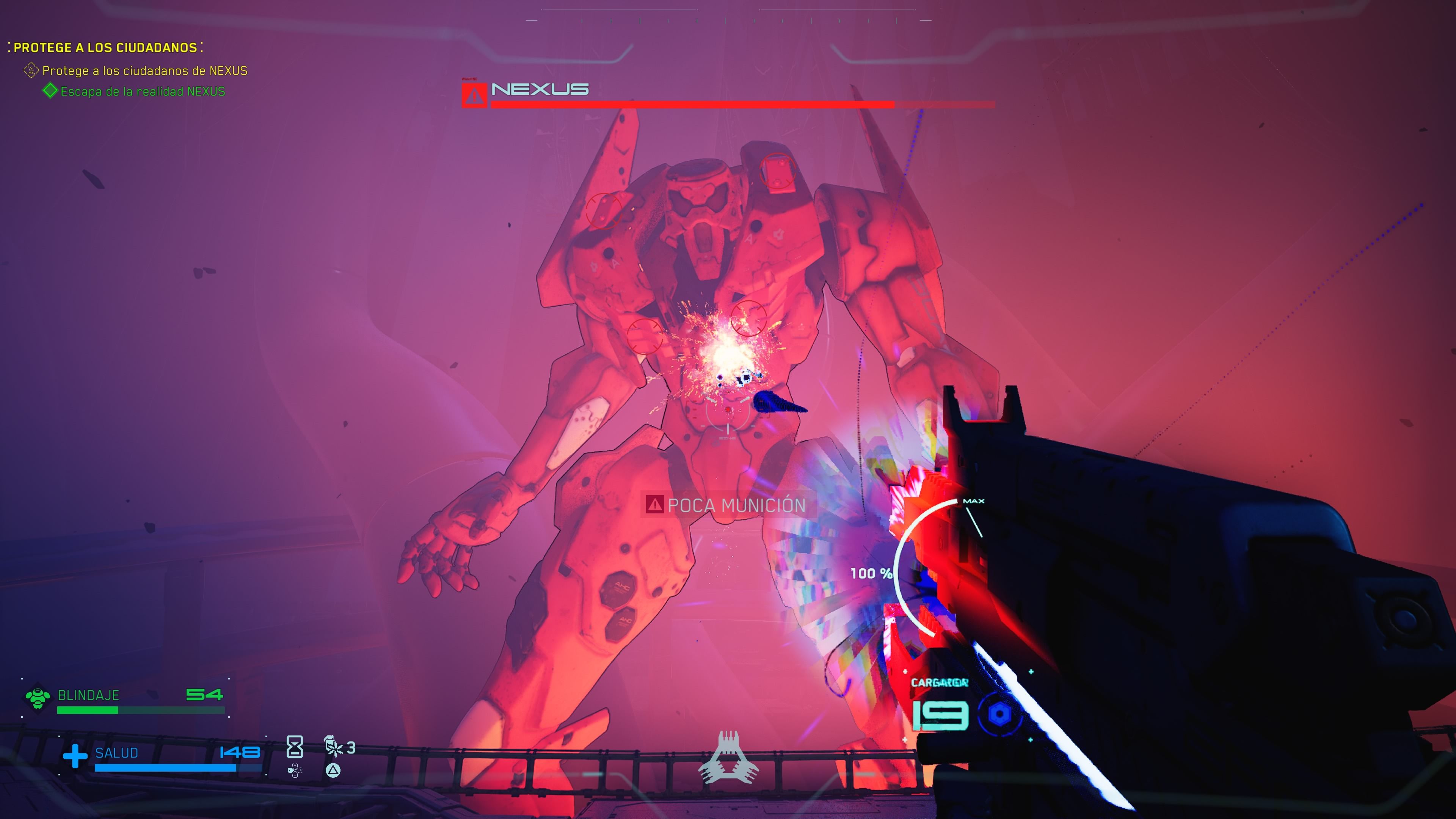This screenshot has width=1456, height=819.
Task: Select the blue hexagon weapon mod icon
Action: pyautogui.click(x=999, y=714)
